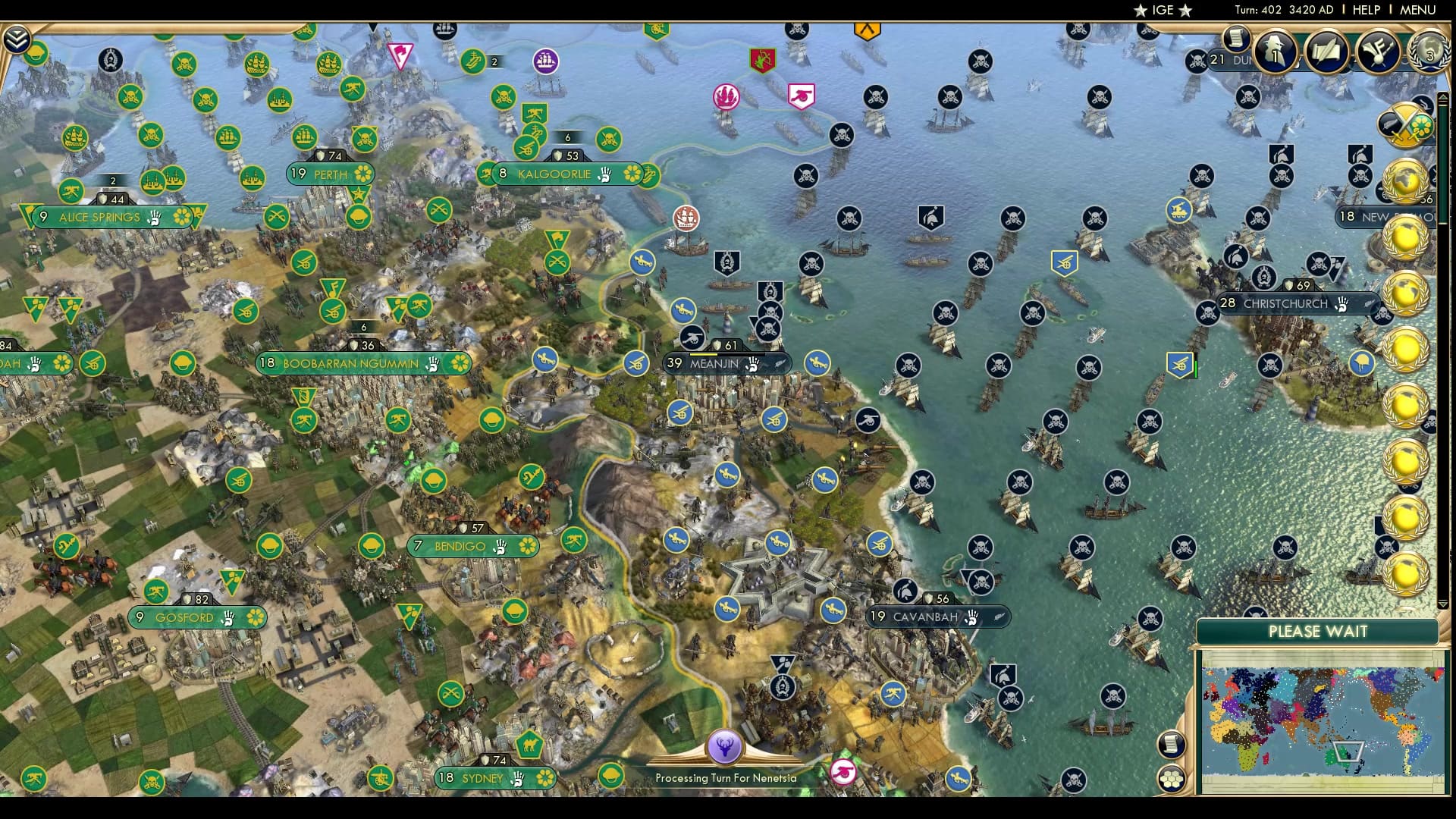The image size is (1456, 819).
Task: Click the notification list's up scroll arrow
Action: tap(1443, 97)
